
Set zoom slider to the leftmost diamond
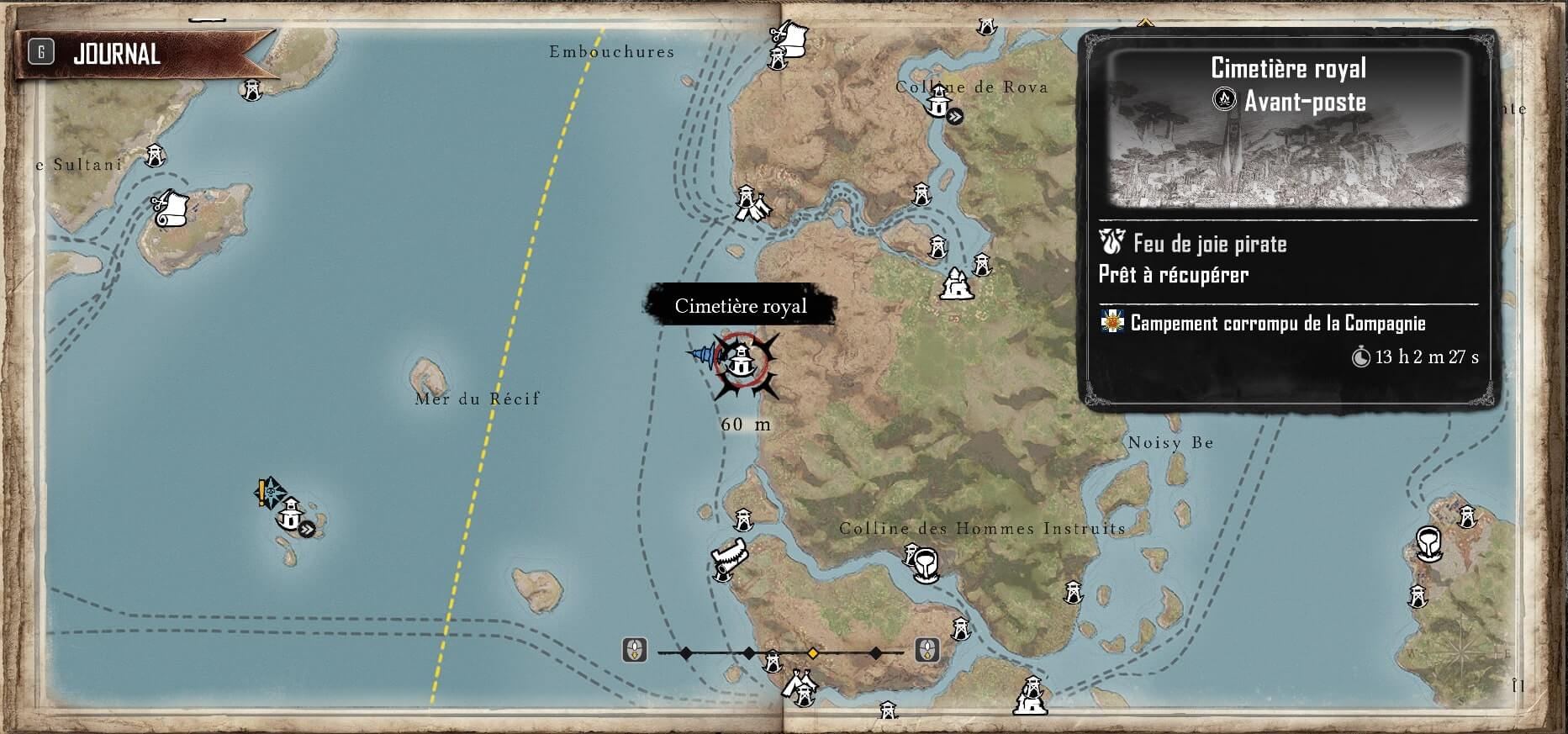point(686,652)
